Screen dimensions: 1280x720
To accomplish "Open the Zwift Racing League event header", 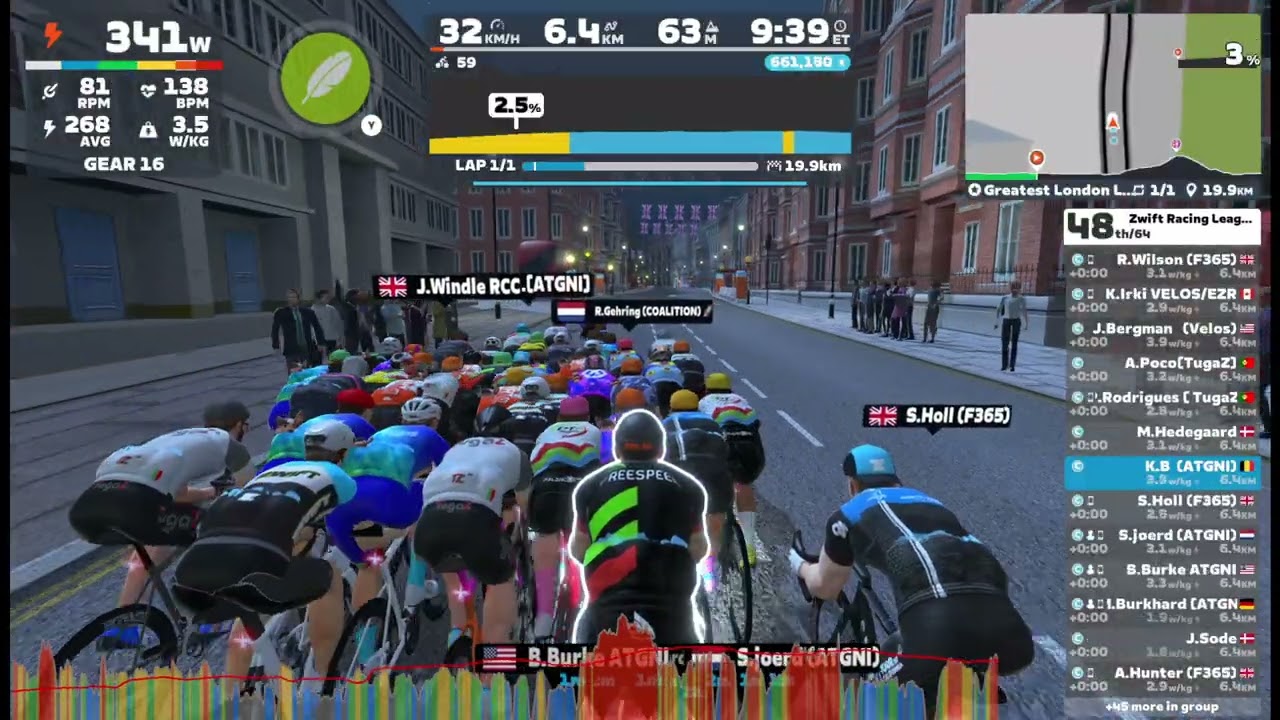I will (1162, 226).
